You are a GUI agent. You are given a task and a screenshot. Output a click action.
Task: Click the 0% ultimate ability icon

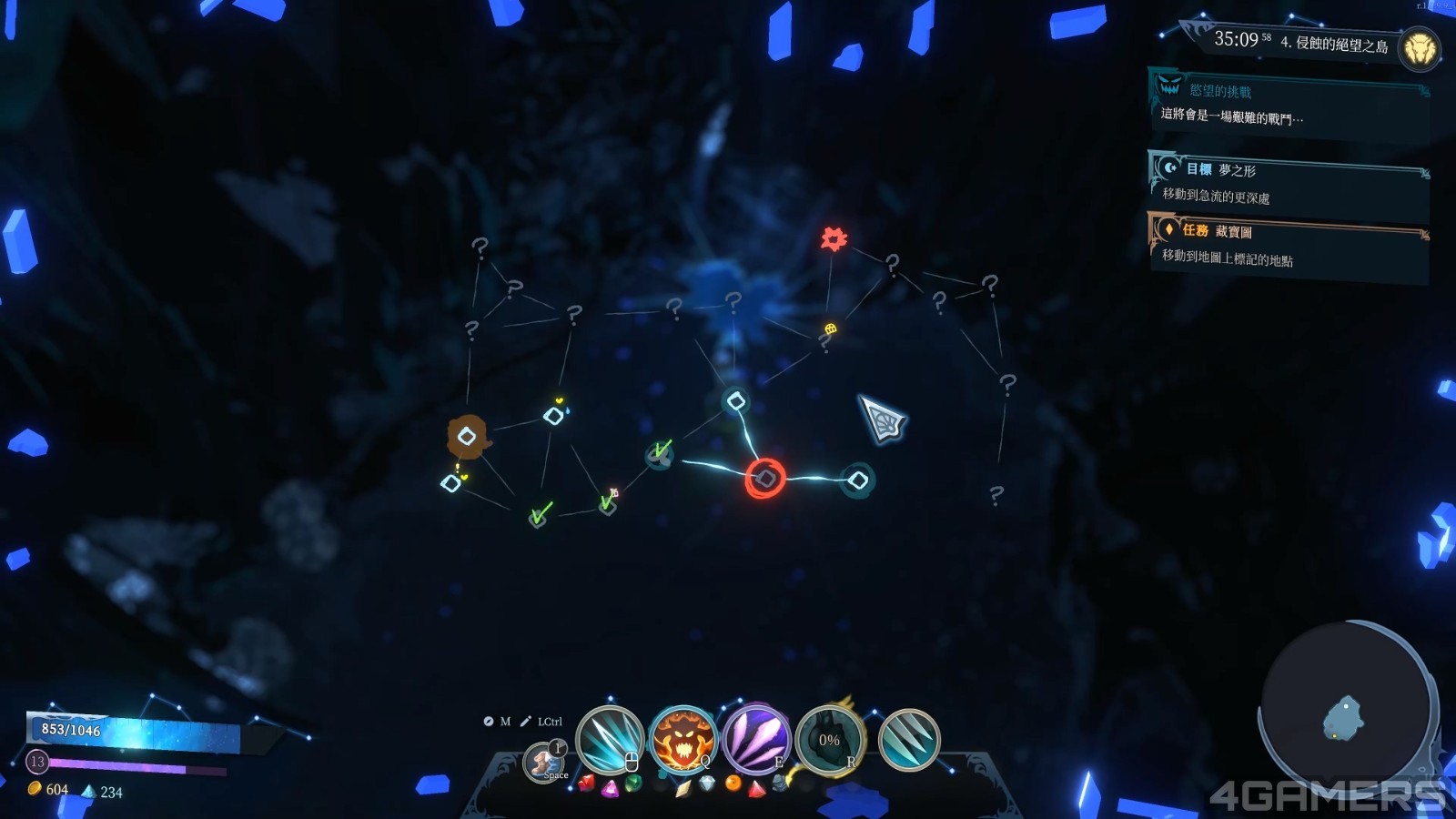coord(829,740)
